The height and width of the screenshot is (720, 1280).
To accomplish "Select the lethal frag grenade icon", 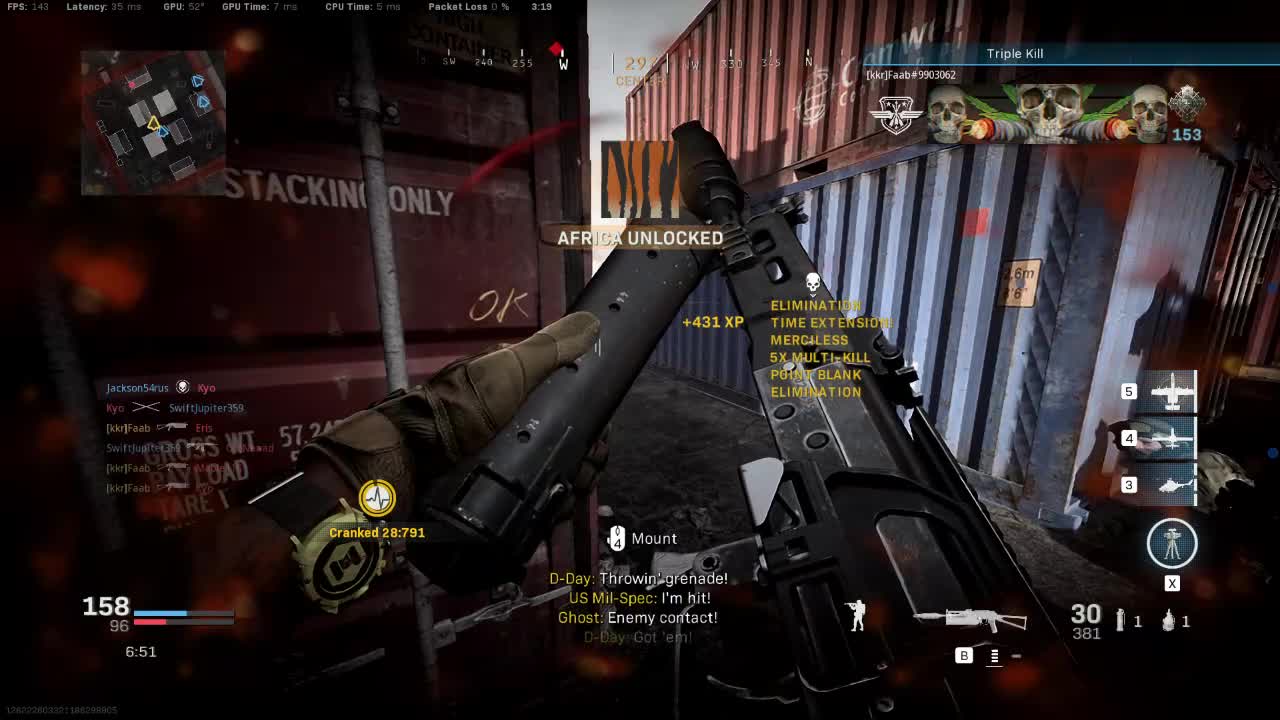I will 1169,621.
